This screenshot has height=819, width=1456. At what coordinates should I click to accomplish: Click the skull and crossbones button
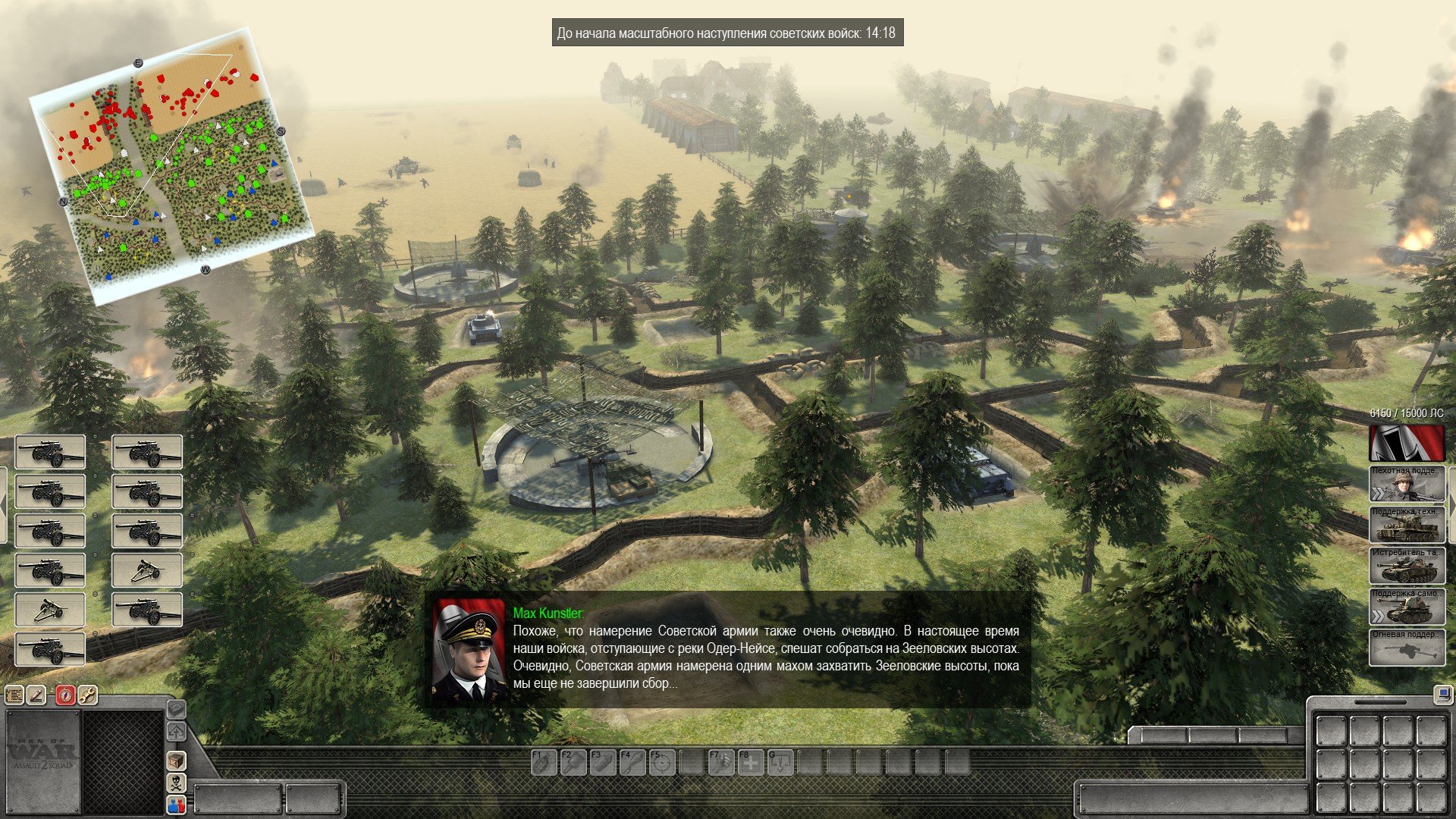pyautogui.click(x=176, y=783)
